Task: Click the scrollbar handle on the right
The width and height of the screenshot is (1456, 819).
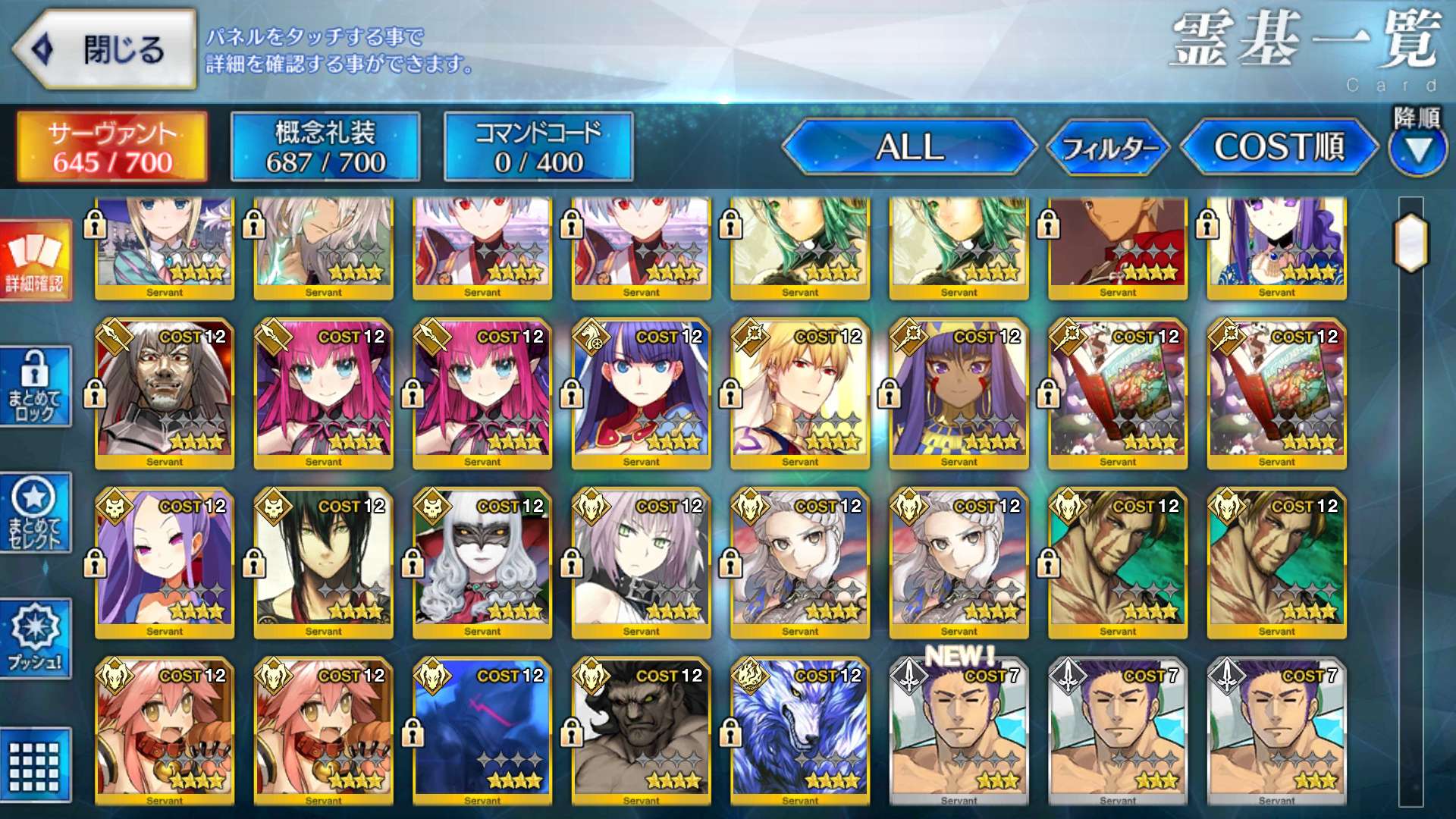Action: click(x=1410, y=243)
